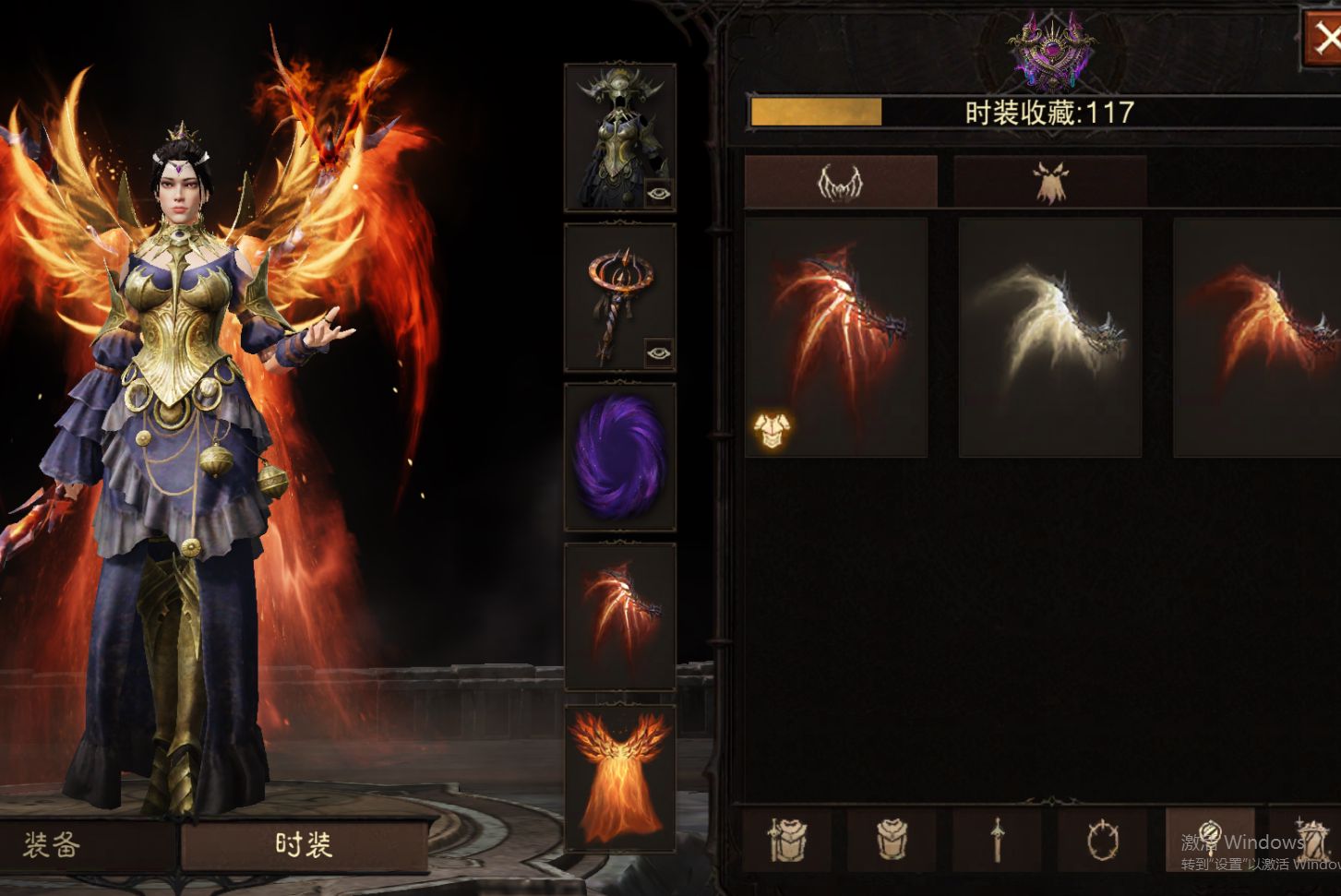
Task: Open the thorned ring category
Action: 1102,840
